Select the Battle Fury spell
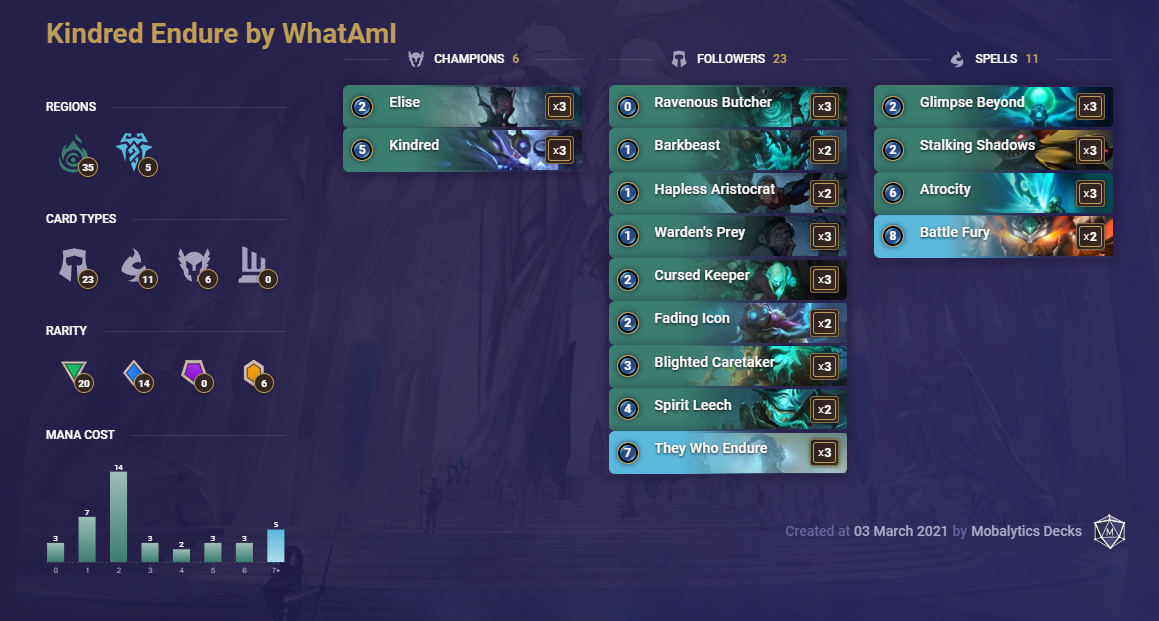The width and height of the screenshot is (1159, 621). pos(993,236)
